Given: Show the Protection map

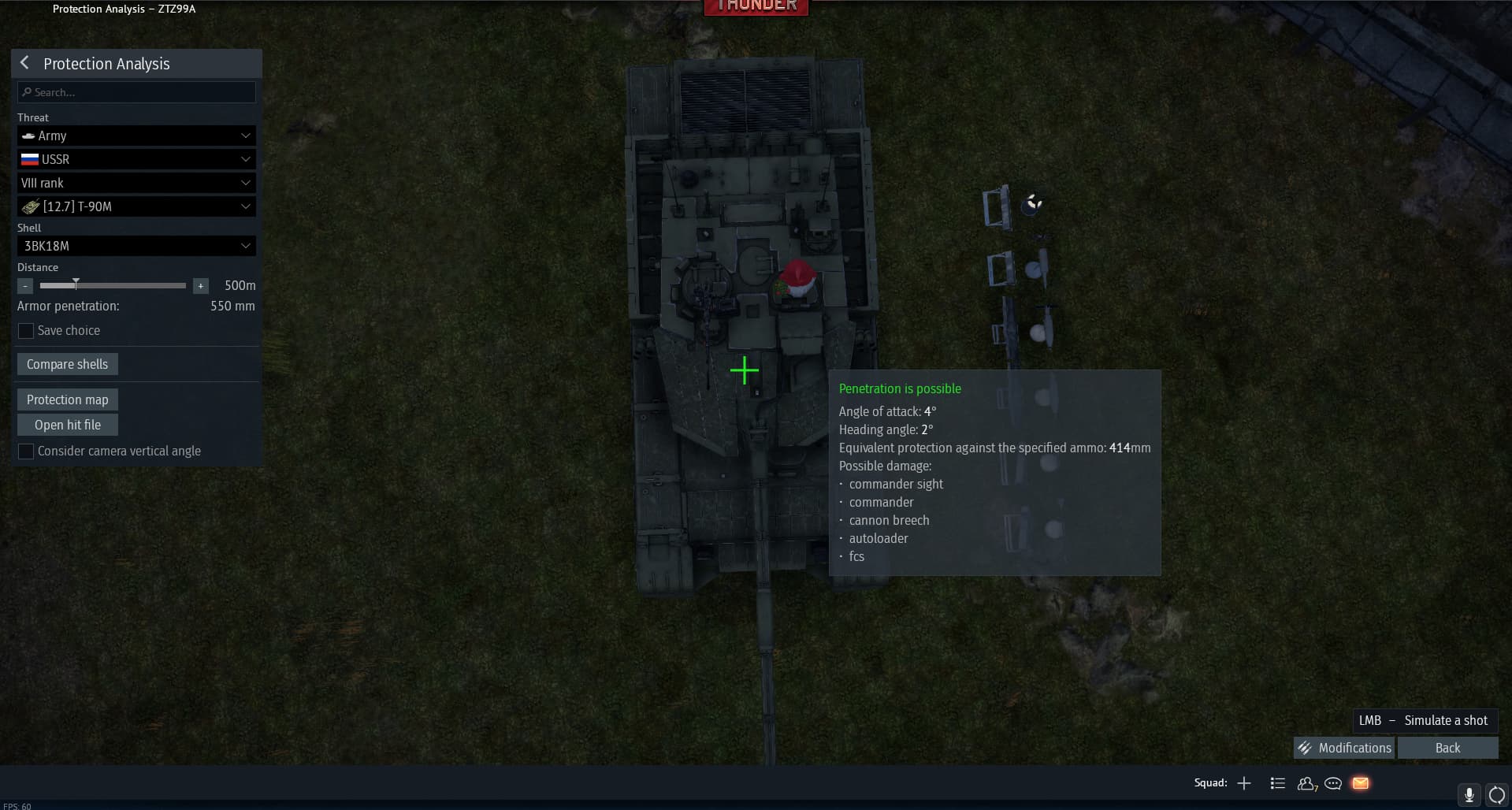Looking at the screenshot, I should (67, 399).
